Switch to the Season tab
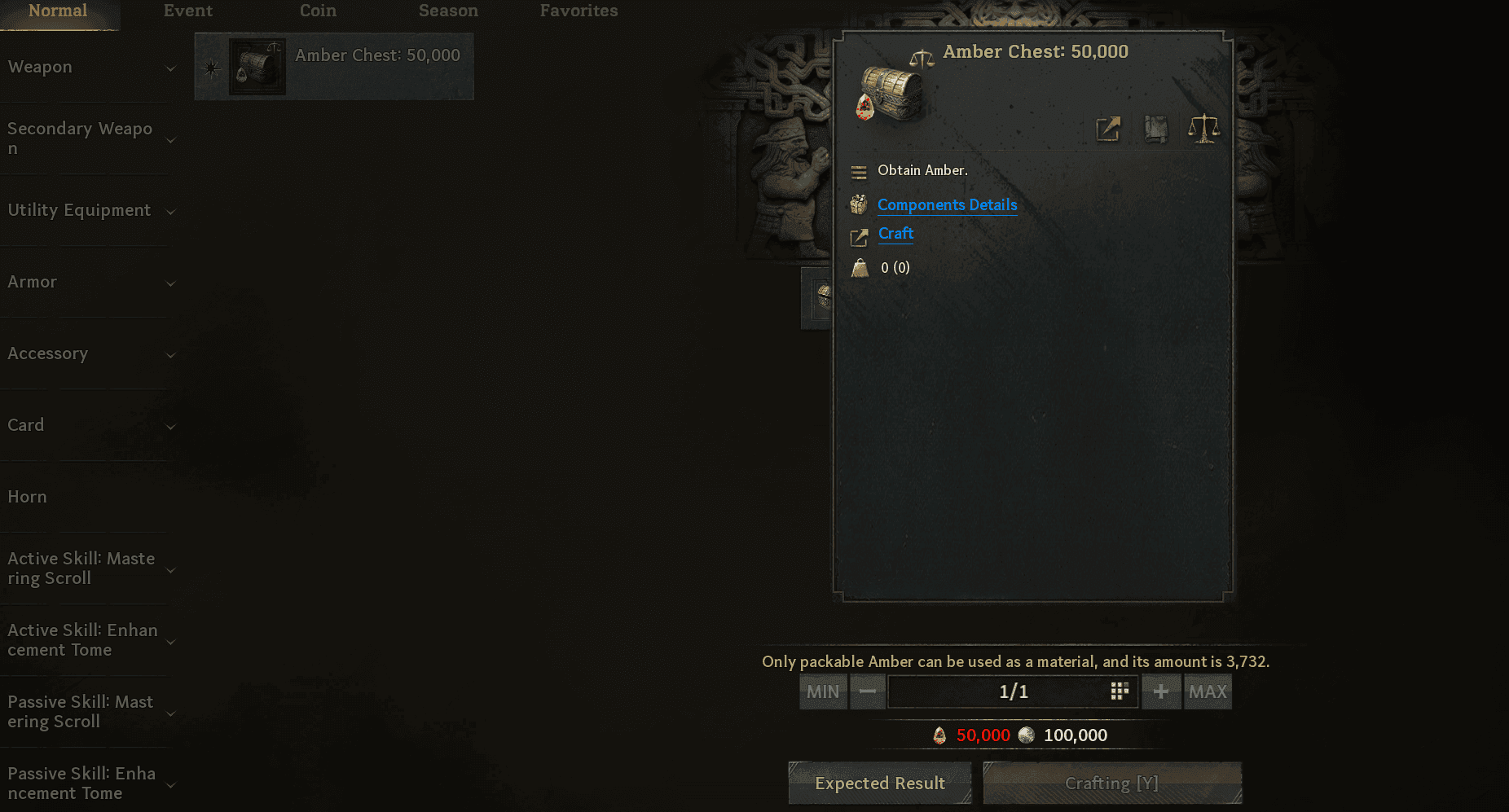Viewport: 1509px width, 812px height. (x=447, y=11)
